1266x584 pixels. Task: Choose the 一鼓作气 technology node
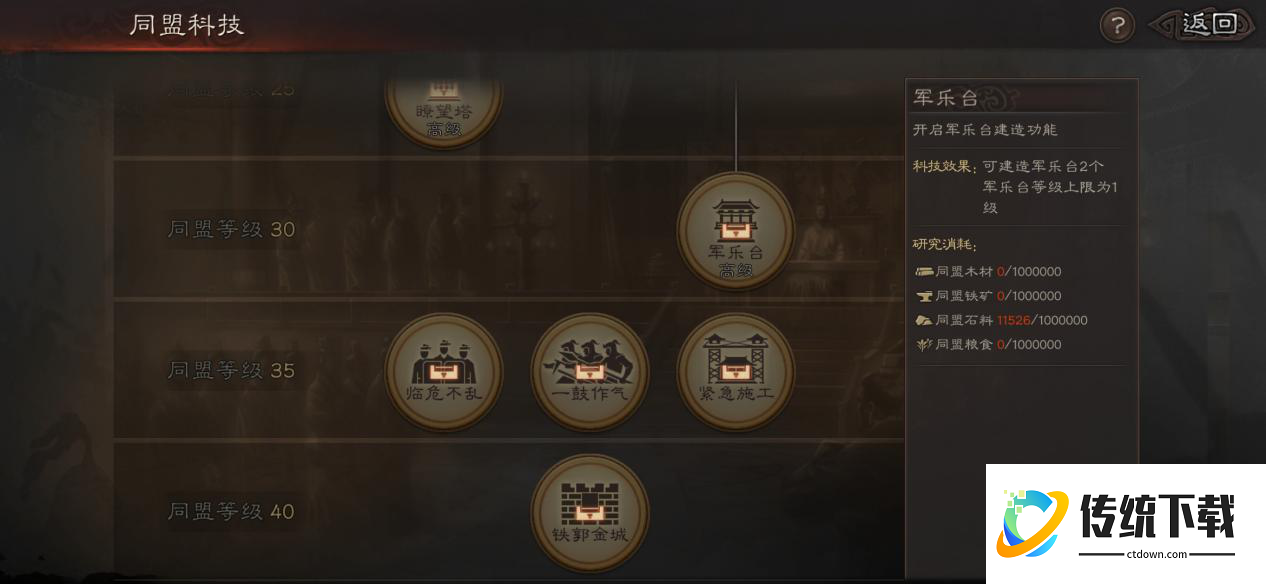click(589, 372)
